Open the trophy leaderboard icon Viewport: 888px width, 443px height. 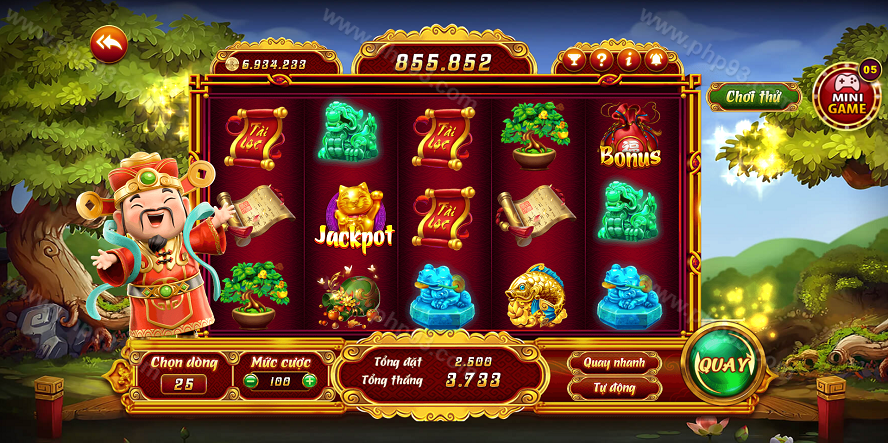point(573,60)
